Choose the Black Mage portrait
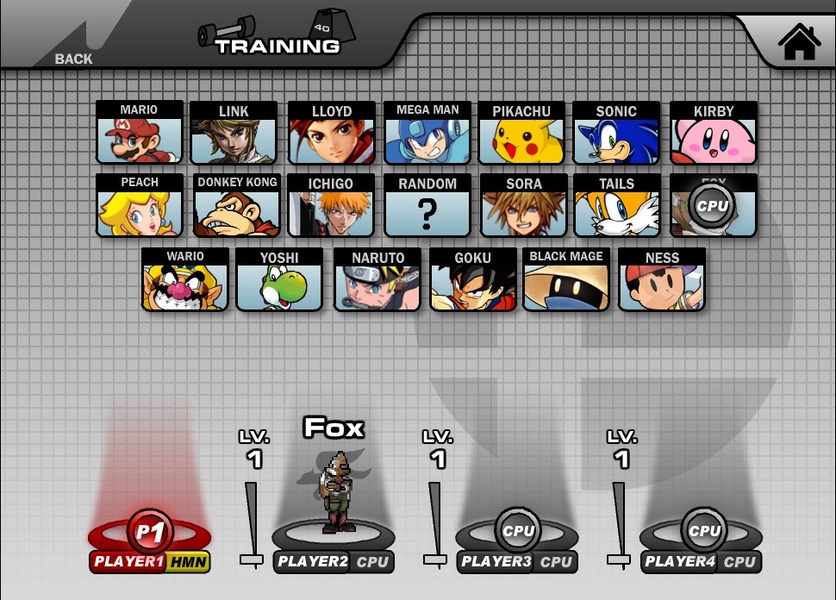The image size is (836, 600). (566, 279)
